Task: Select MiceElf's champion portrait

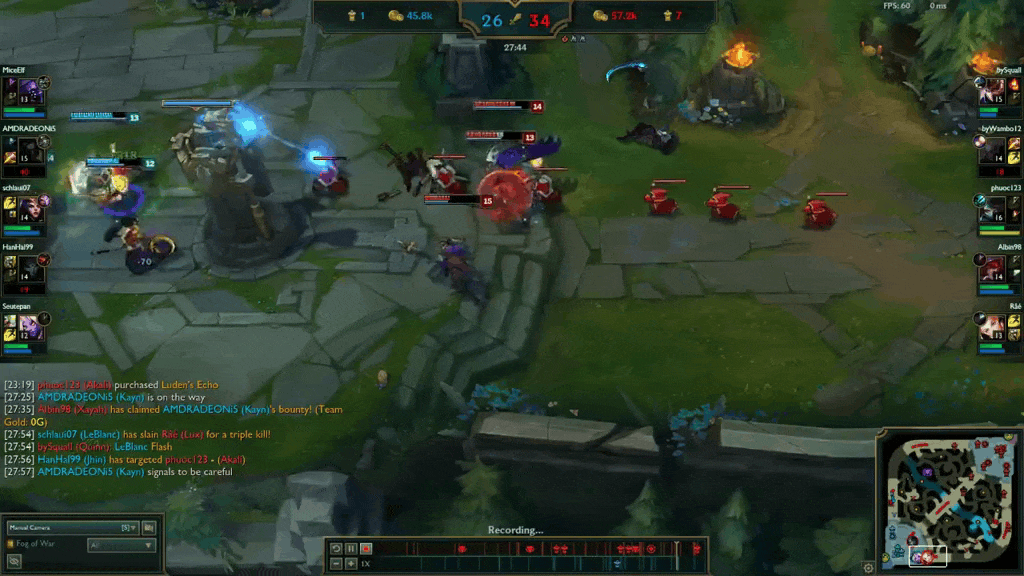Action: tap(29, 91)
